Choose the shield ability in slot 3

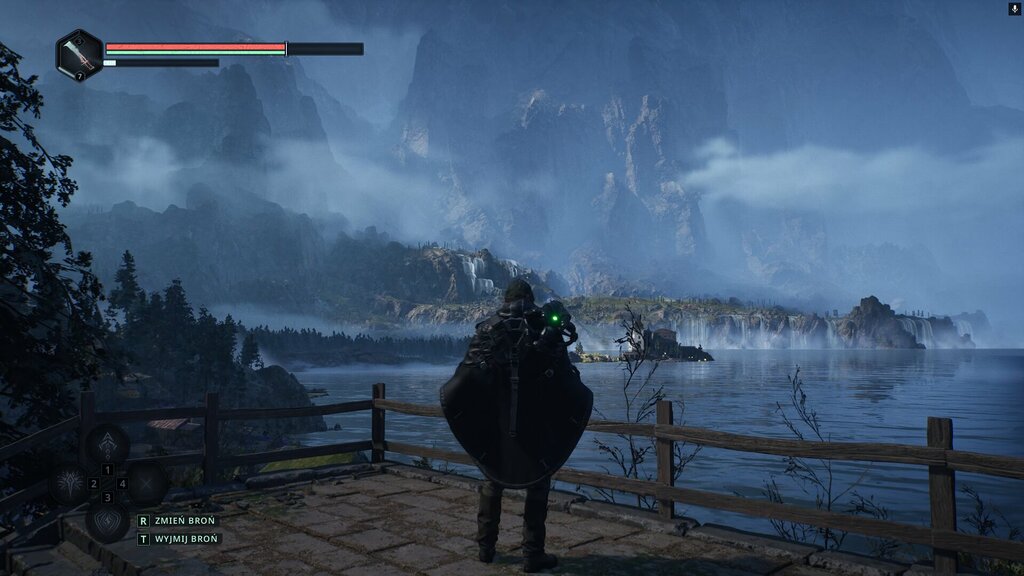tap(107, 520)
